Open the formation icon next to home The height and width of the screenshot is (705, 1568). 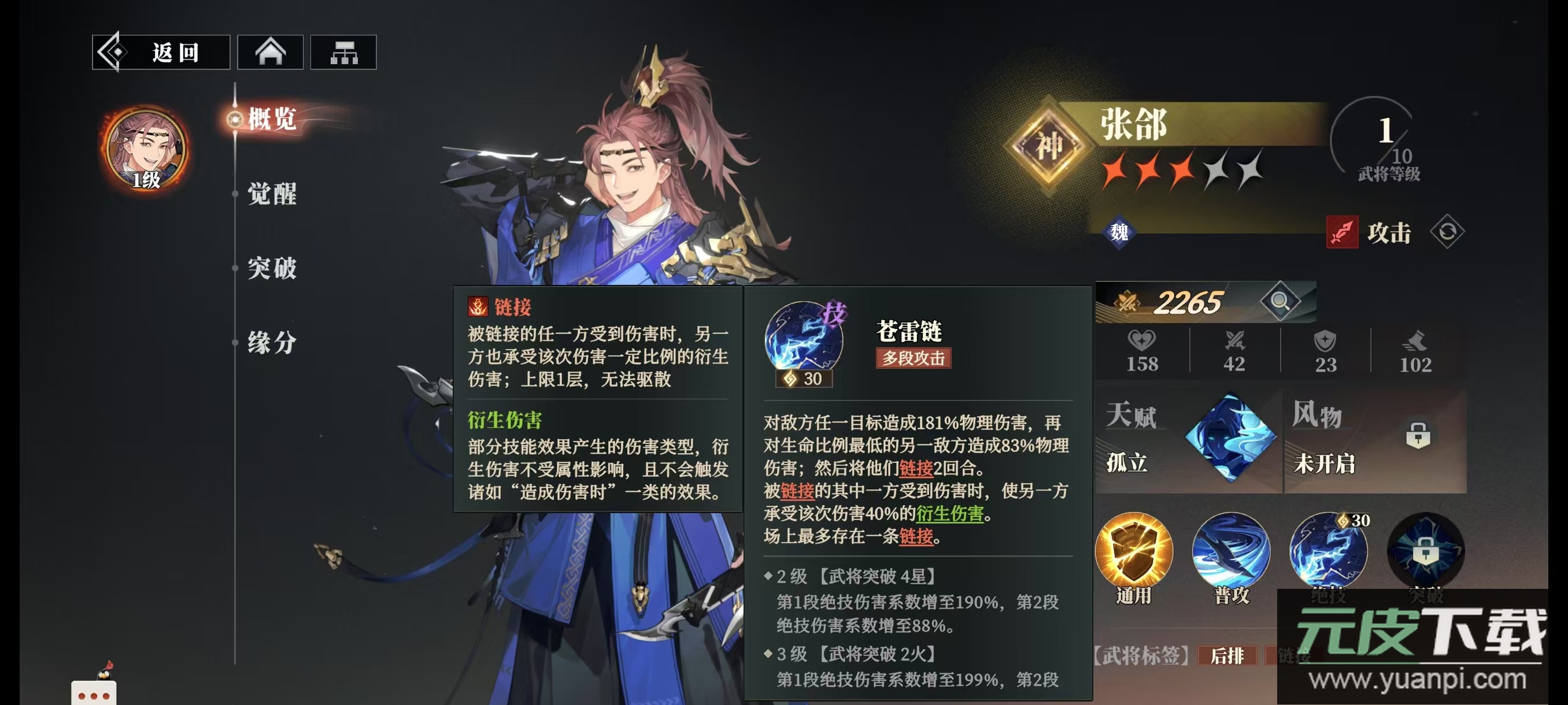click(344, 53)
